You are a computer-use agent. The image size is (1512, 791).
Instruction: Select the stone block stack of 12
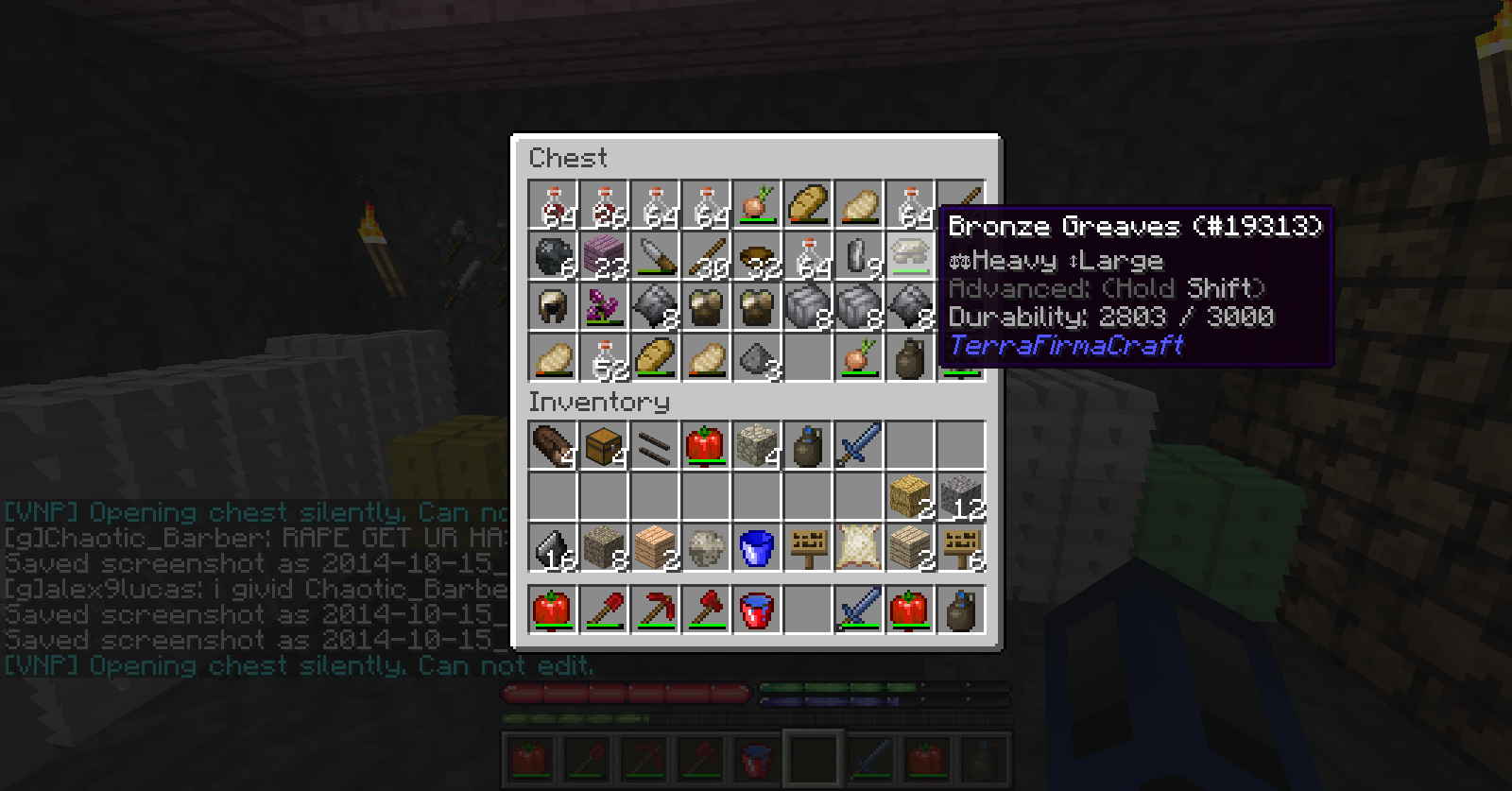(961, 497)
